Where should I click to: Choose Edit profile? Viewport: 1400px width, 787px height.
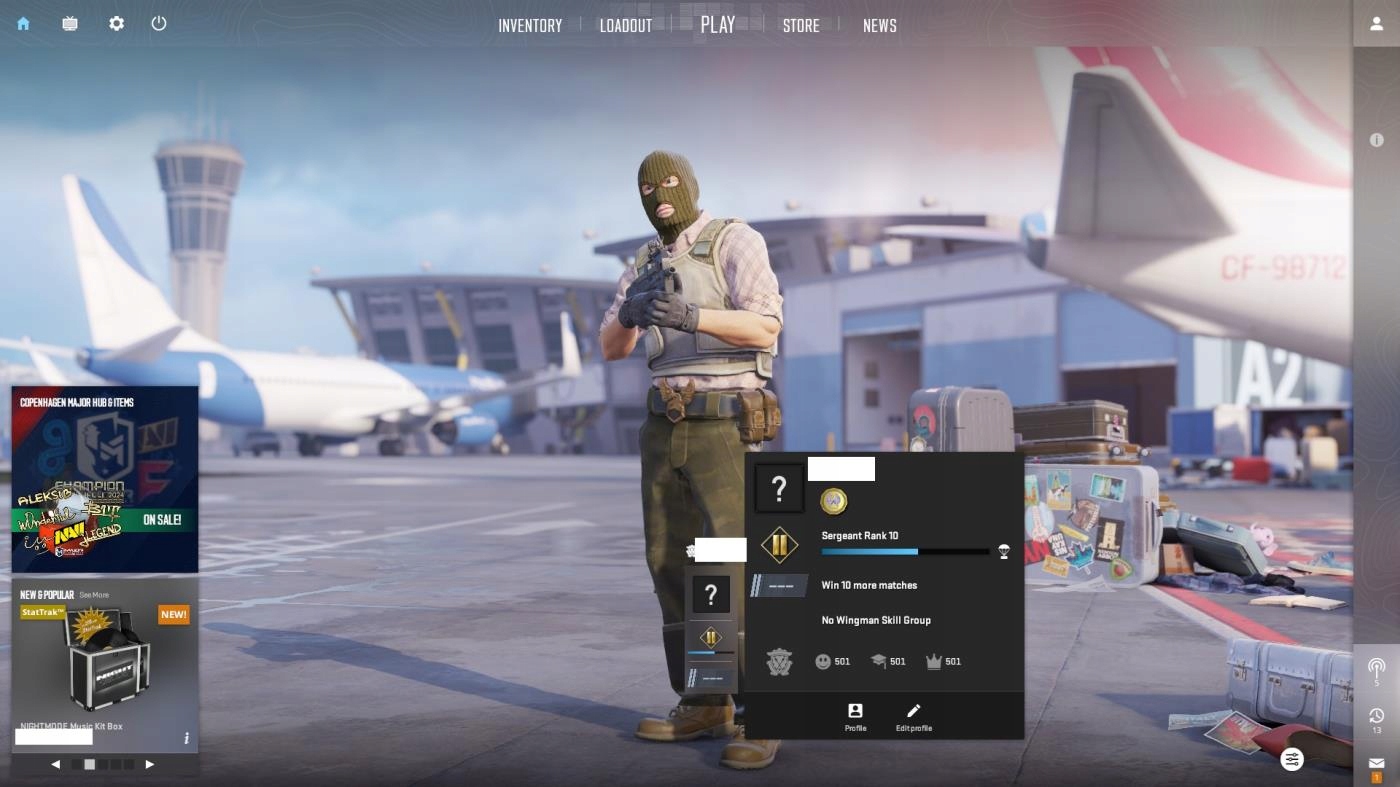click(913, 716)
